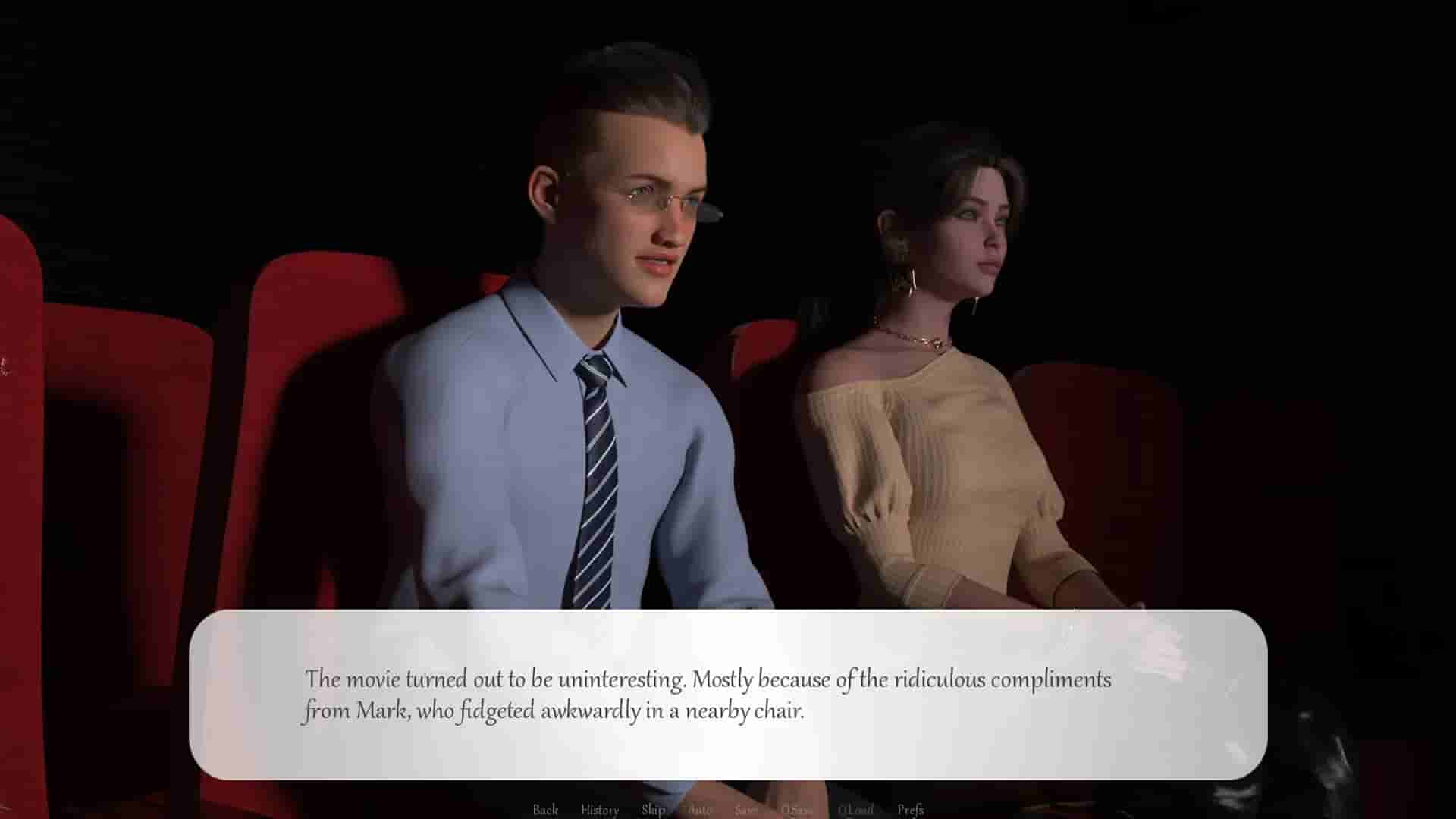Select Skip from the quick menu
Screen dimensions: 1456x819
click(654, 809)
